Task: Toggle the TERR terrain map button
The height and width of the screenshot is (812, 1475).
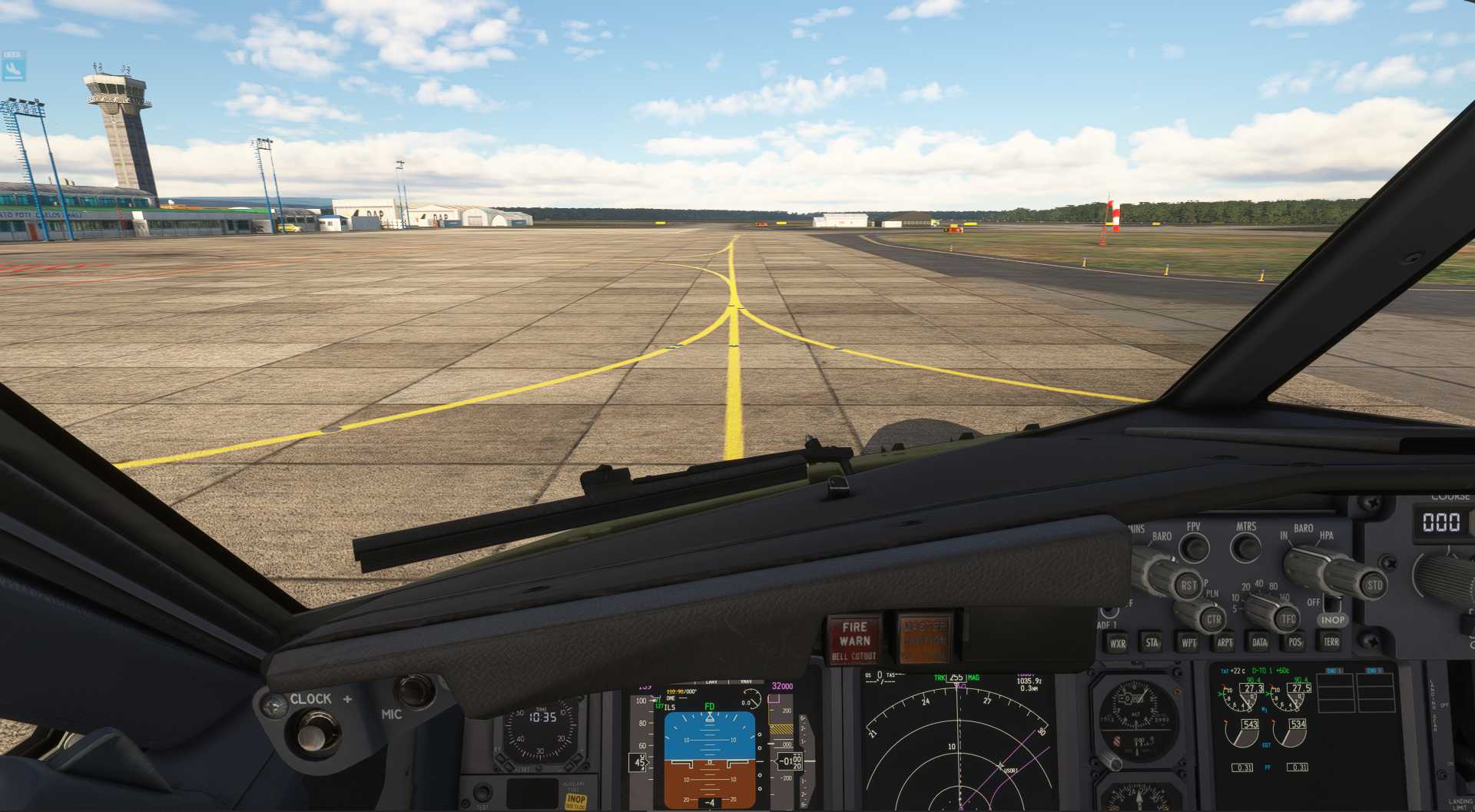Action: click(x=1331, y=641)
